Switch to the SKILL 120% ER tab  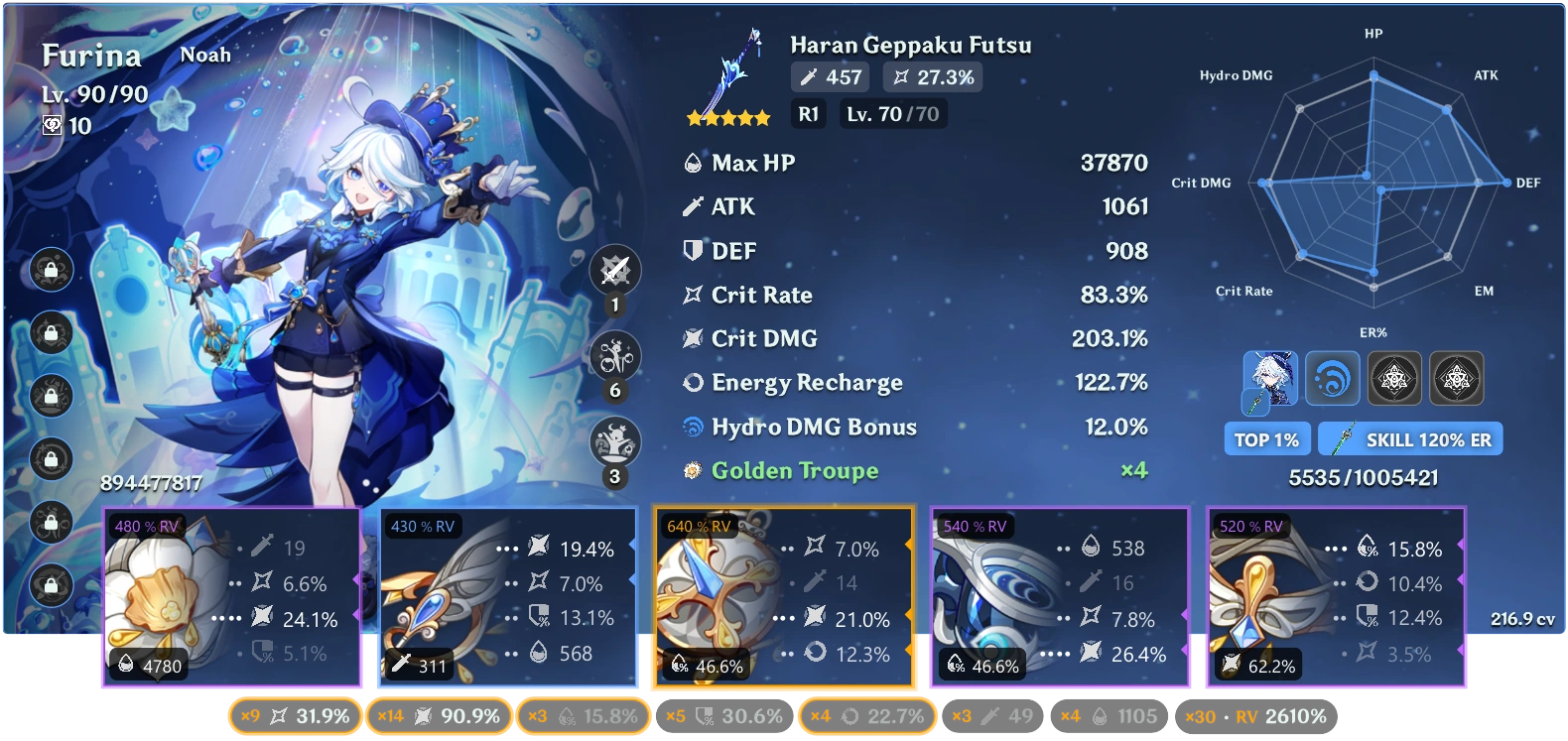coord(1410,438)
